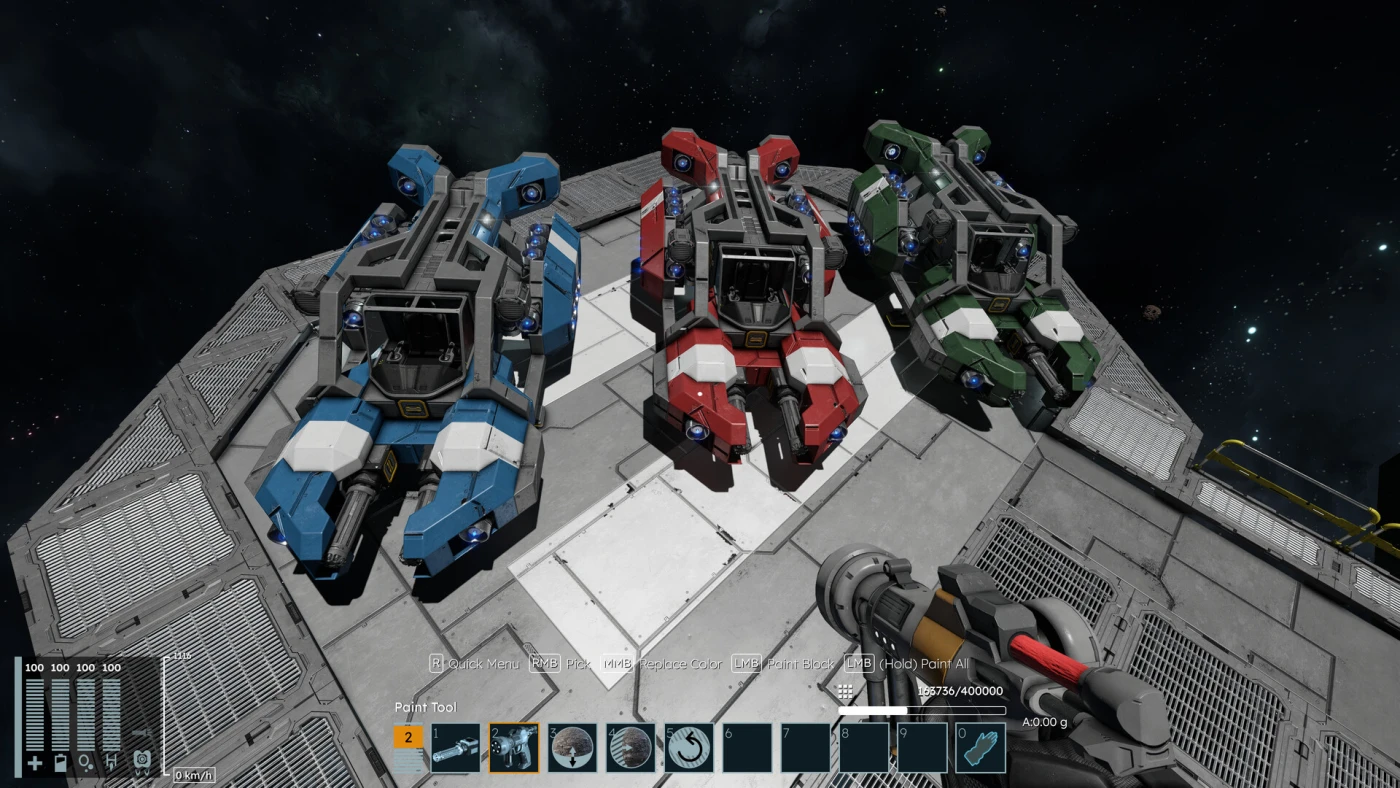Select the glove hand slot
1400x788 pixels.
click(980, 748)
